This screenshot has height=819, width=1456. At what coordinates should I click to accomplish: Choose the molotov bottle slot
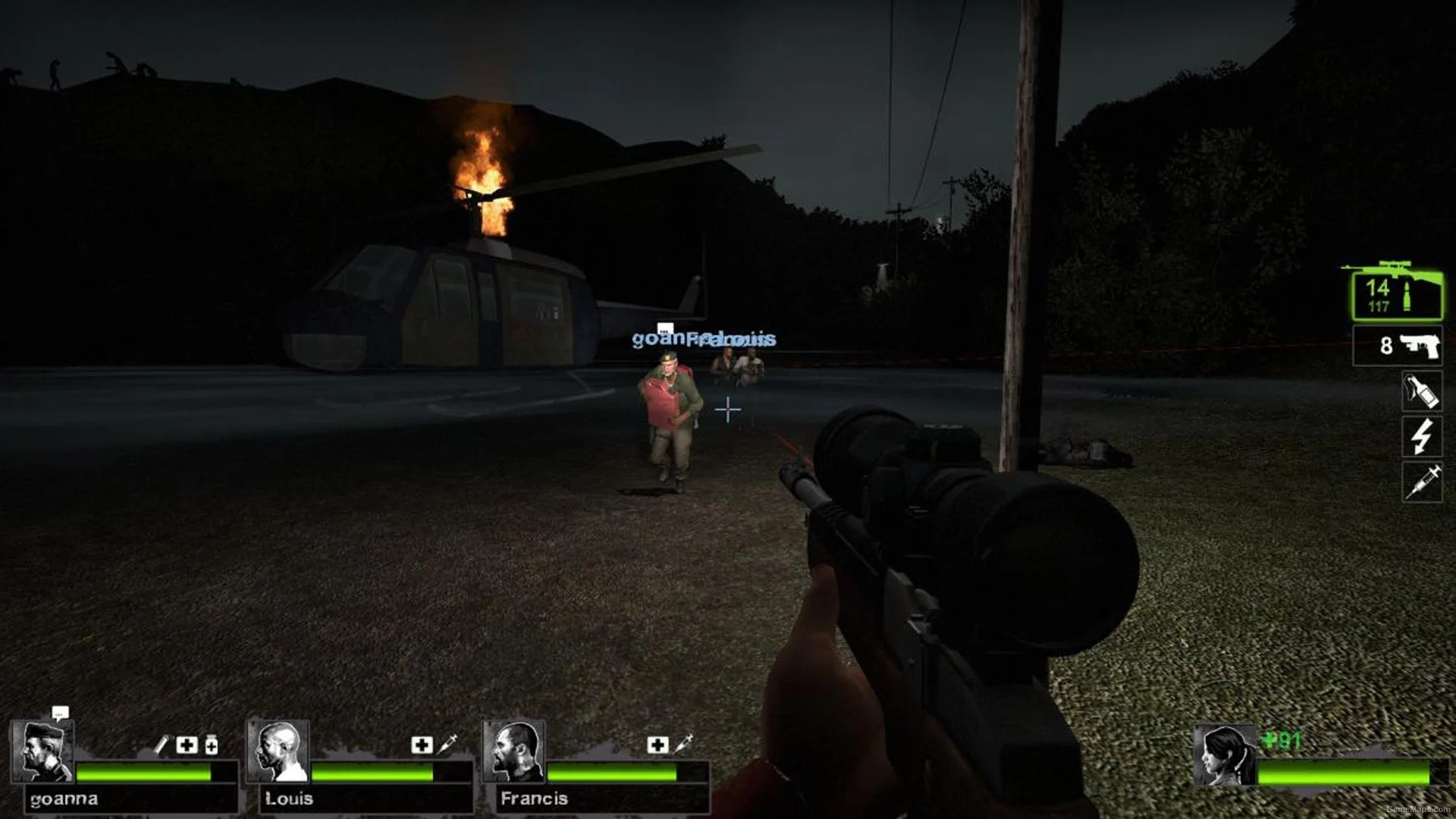(x=1421, y=391)
